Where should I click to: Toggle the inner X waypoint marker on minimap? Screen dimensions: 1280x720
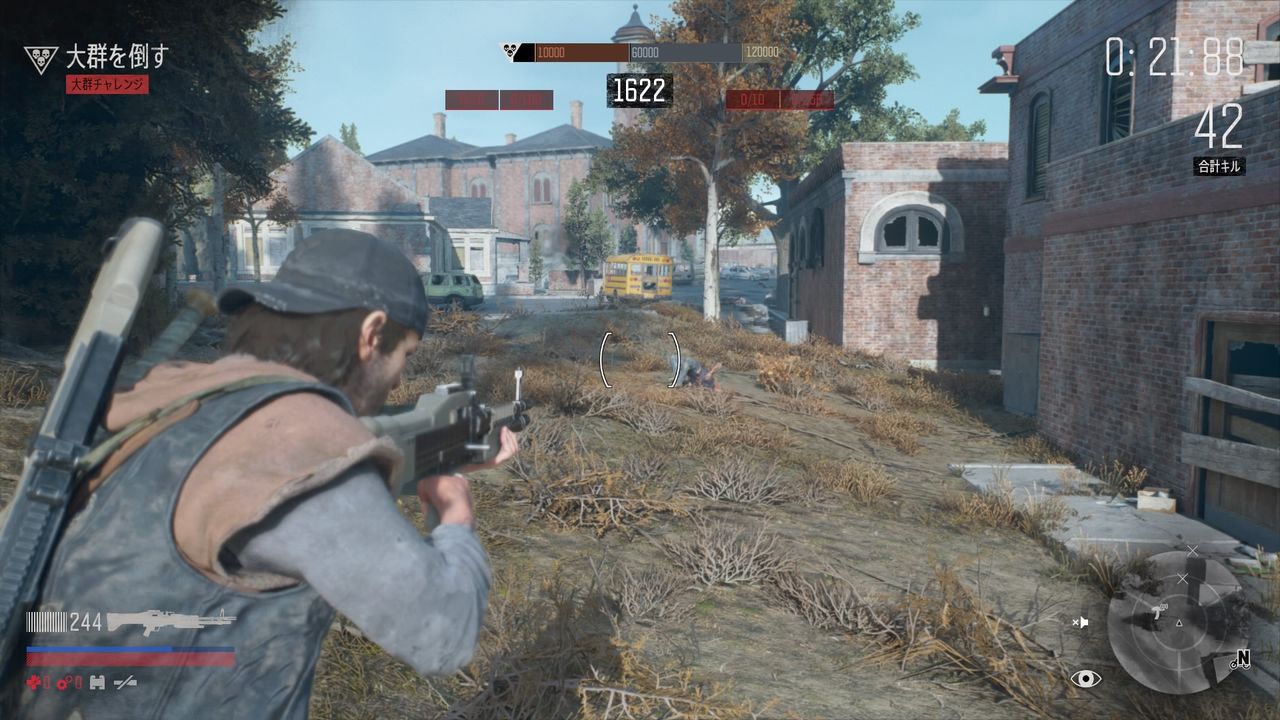coord(1184,577)
